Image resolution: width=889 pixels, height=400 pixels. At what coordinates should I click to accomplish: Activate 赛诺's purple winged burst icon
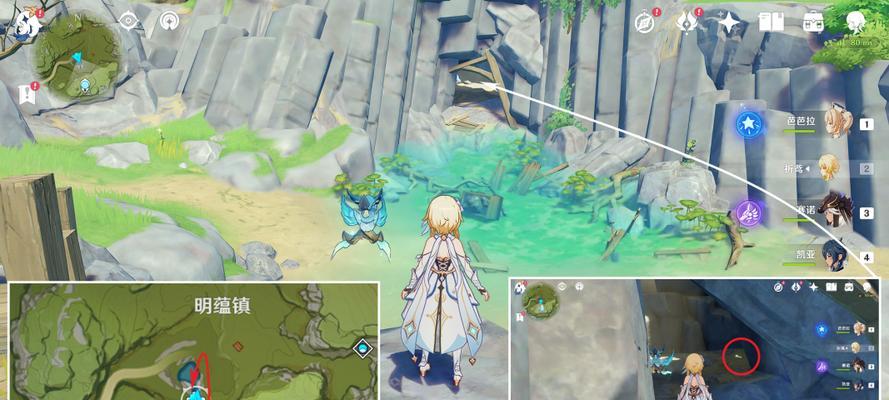click(x=748, y=212)
